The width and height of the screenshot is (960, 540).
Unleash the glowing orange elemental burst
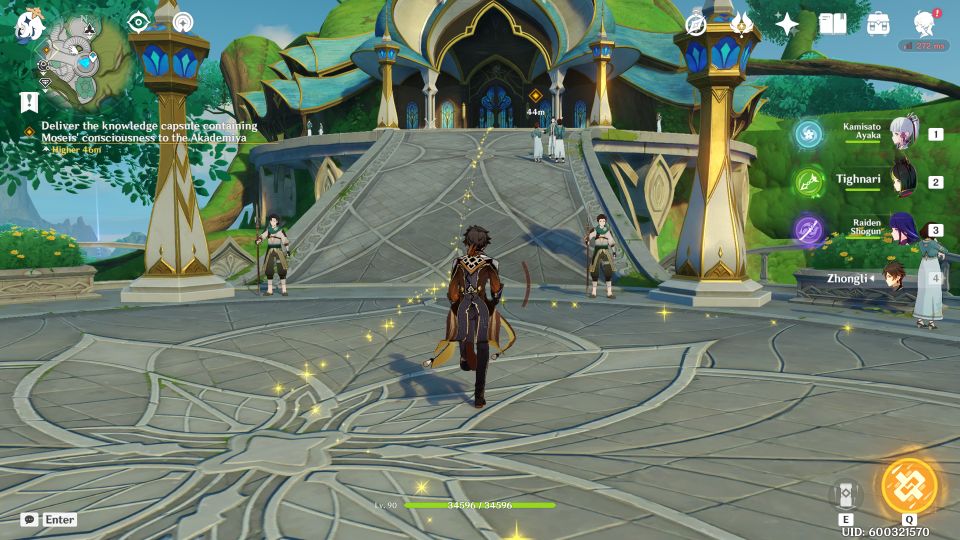(x=908, y=486)
